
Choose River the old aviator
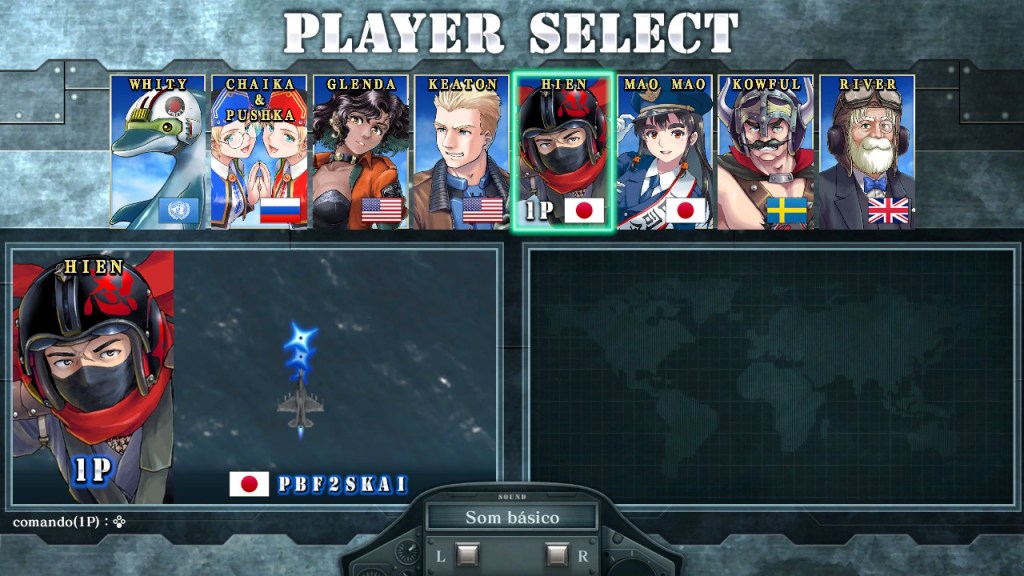867,152
